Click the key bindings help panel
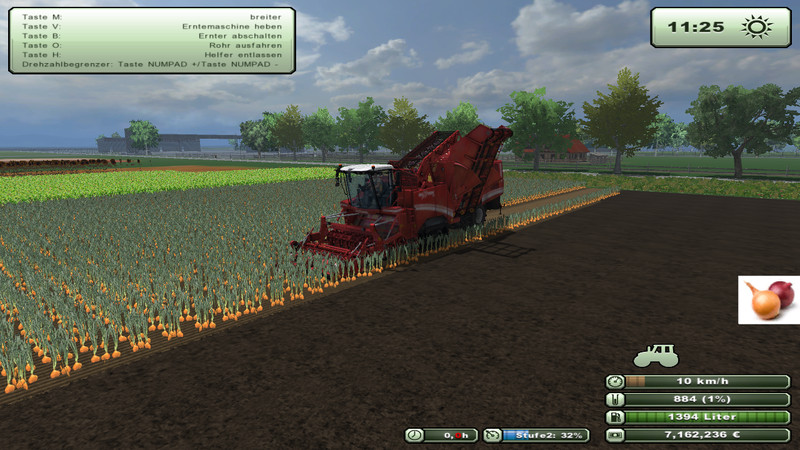The image size is (800, 450). coord(152,40)
